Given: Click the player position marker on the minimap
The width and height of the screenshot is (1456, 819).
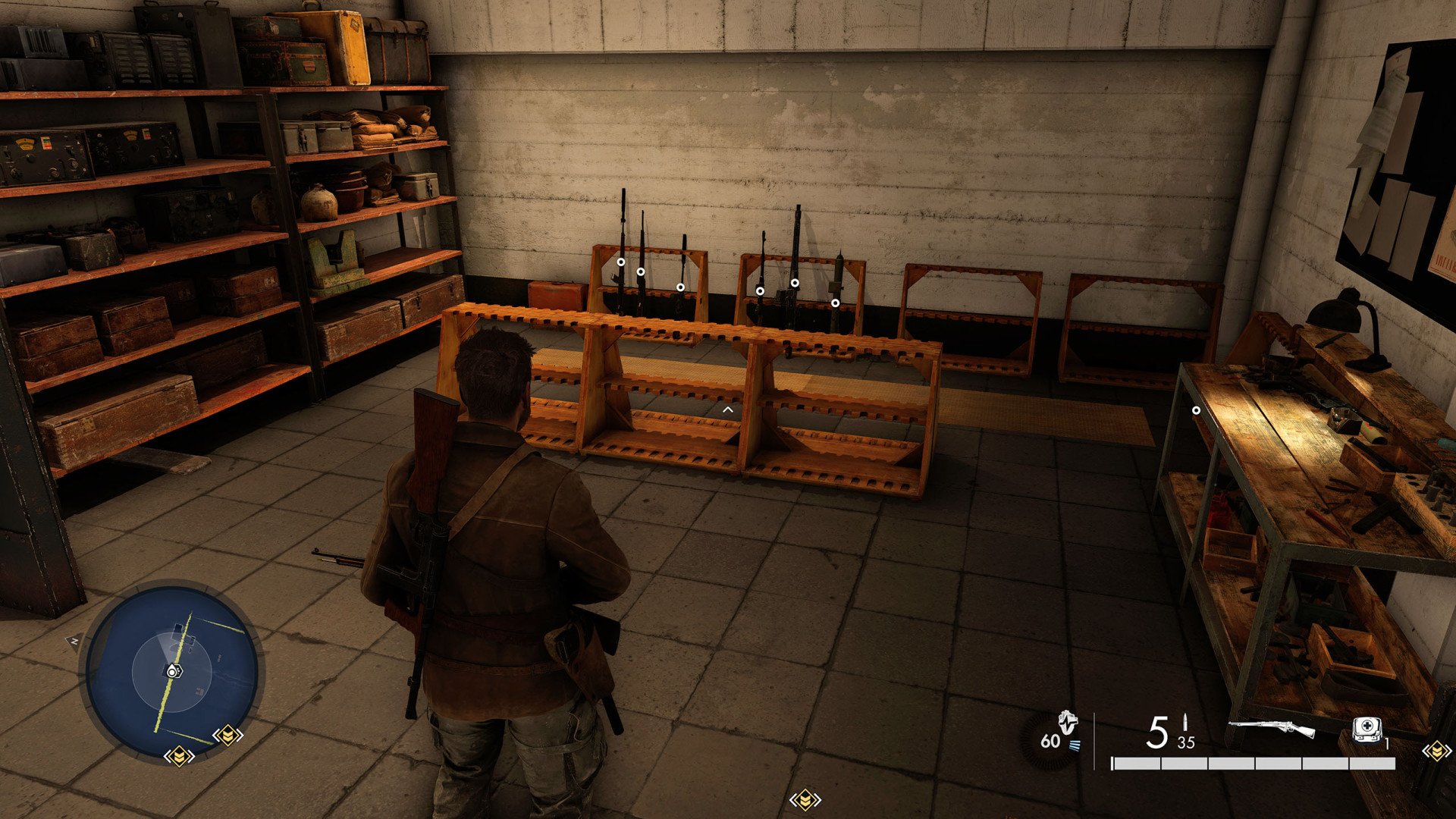Looking at the screenshot, I should pyautogui.click(x=173, y=671).
